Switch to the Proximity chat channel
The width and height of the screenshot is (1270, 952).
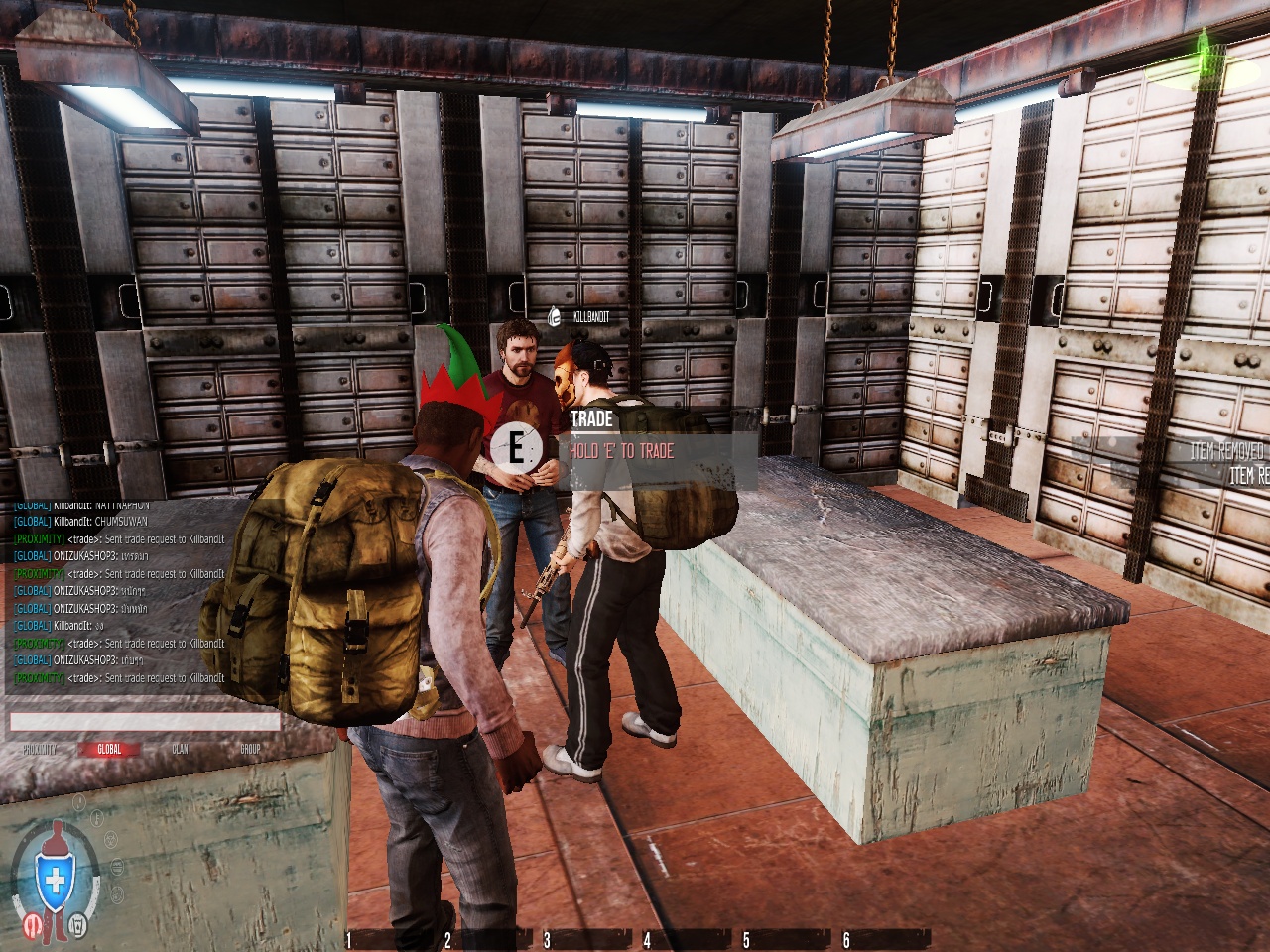[x=40, y=750]
